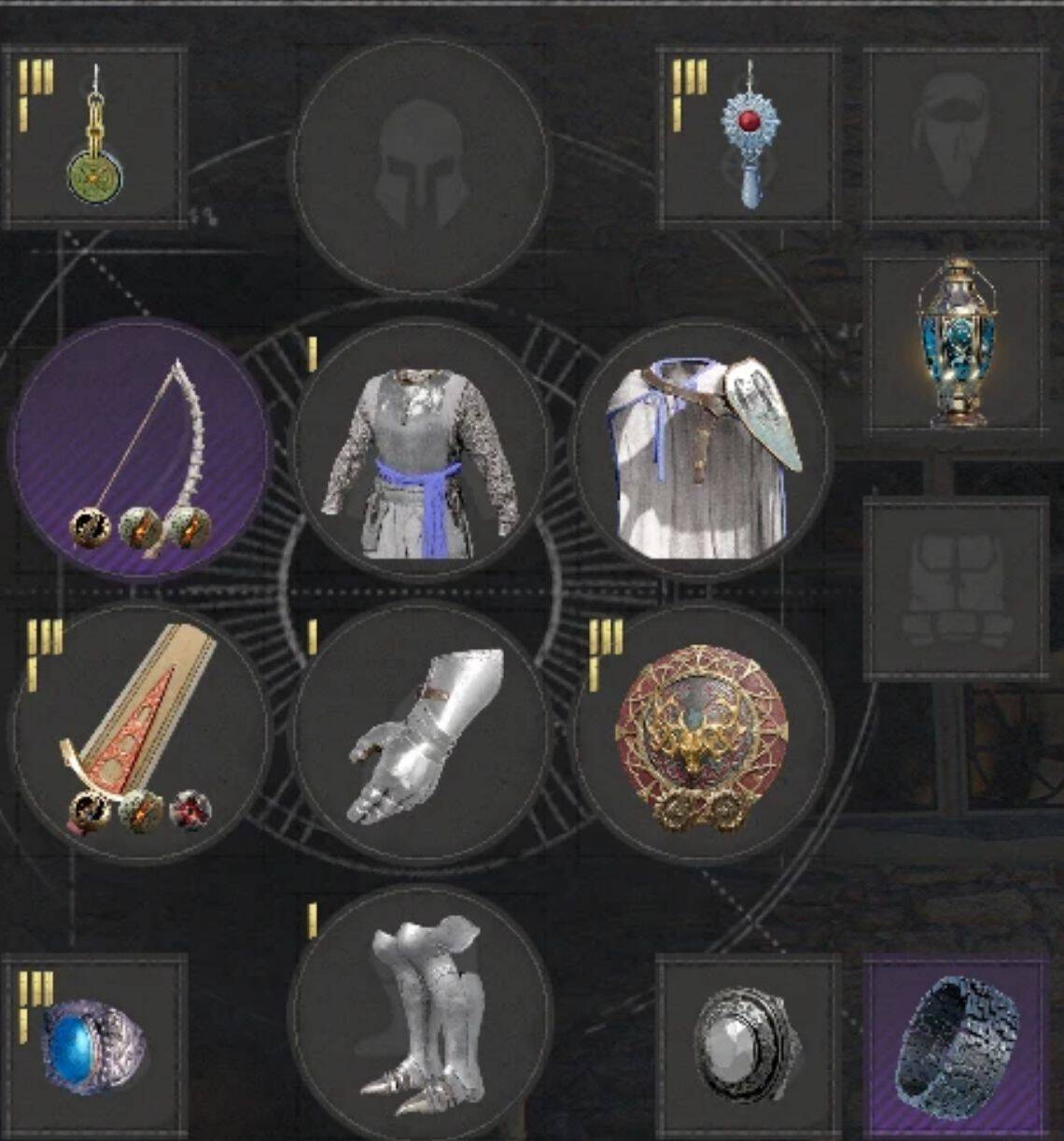1064x1141 pixels.
Task: Select the blue gemstone ring slot
Action: tap(94, 1046)
